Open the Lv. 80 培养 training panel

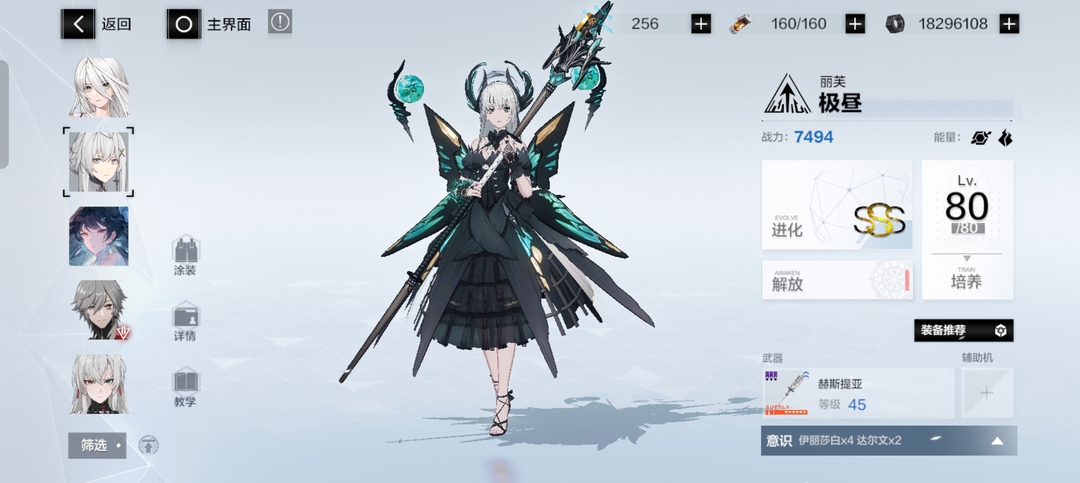[x=967, y=230]
